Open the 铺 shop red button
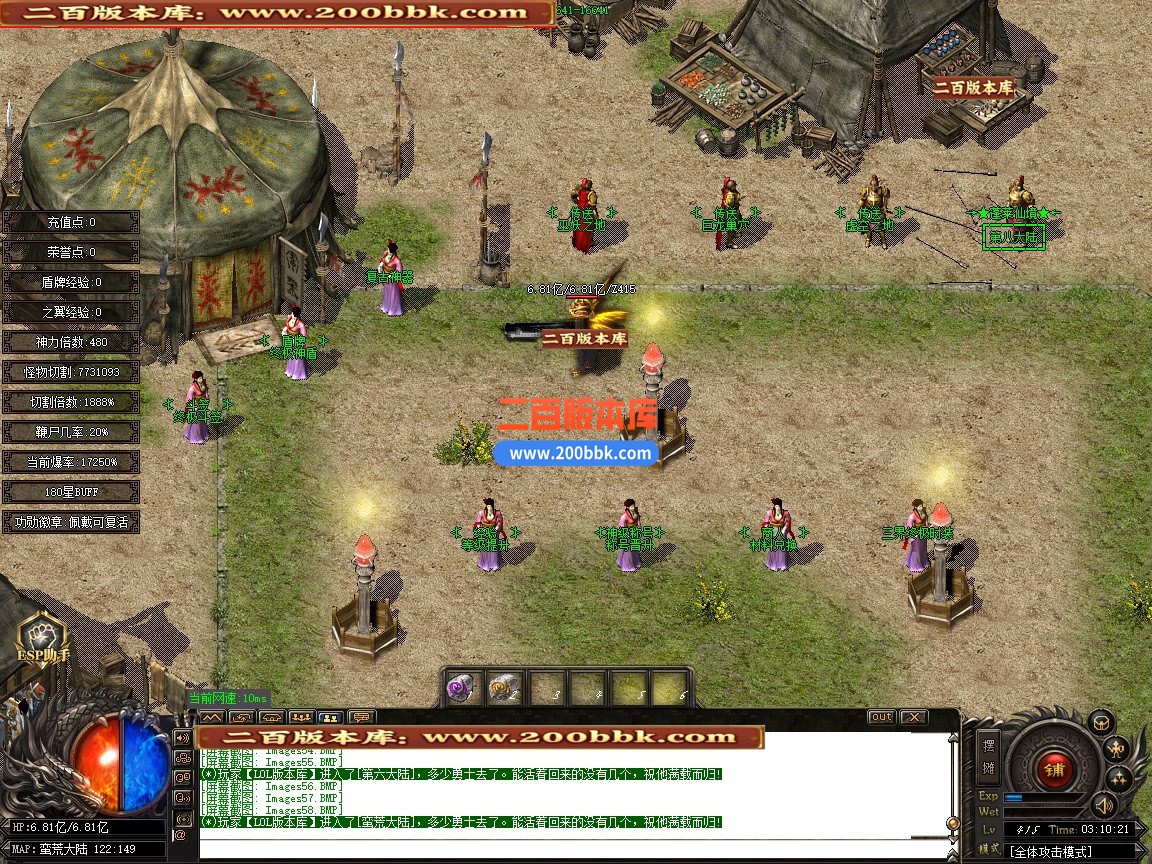This screenshot has height=864, width=1152. (x=1053, y=768)
